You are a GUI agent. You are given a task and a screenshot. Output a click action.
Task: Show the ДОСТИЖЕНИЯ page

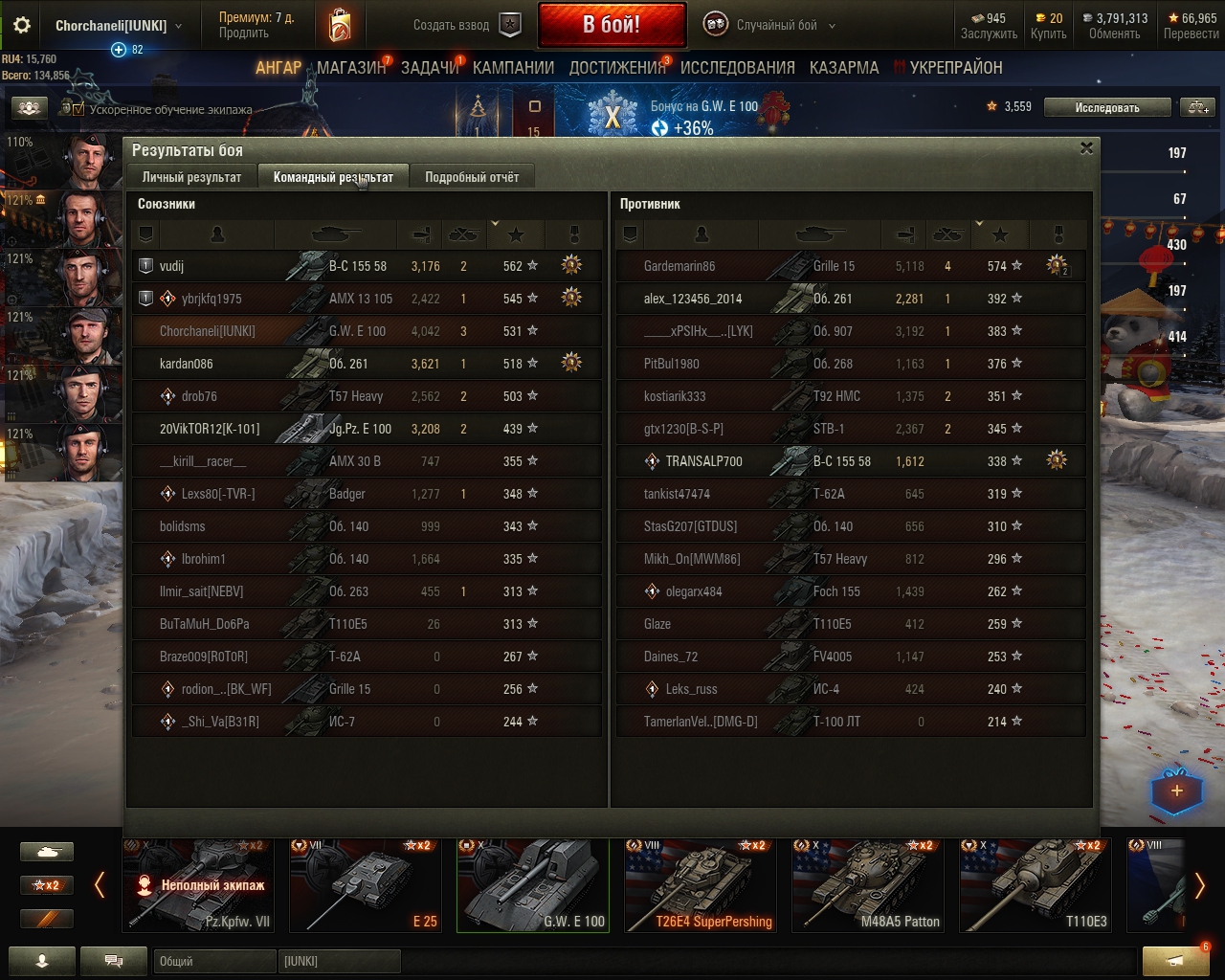point(617,68)
